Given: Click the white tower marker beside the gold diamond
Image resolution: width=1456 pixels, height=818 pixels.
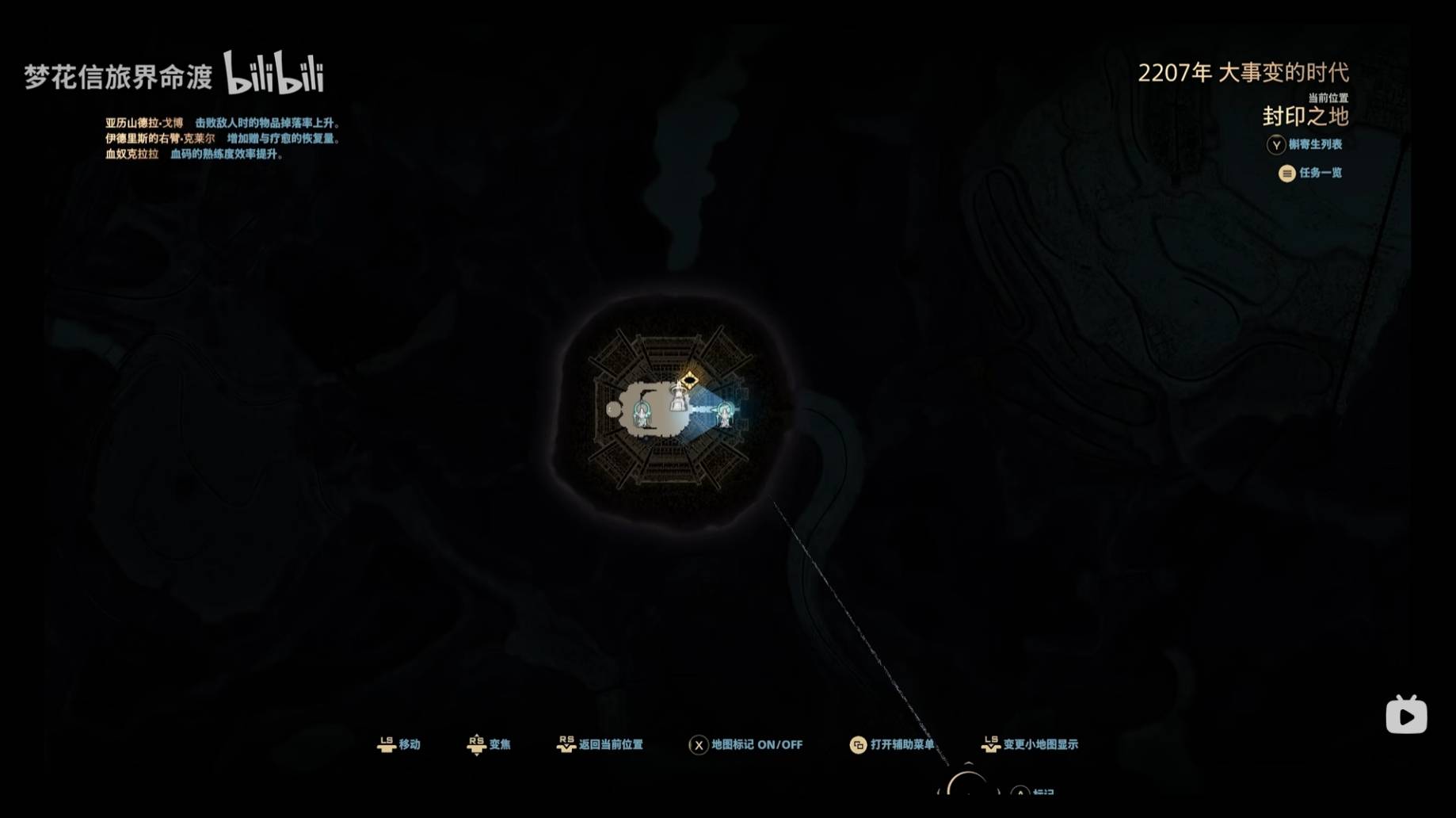Looking at the screenshot, I should 678,398.
